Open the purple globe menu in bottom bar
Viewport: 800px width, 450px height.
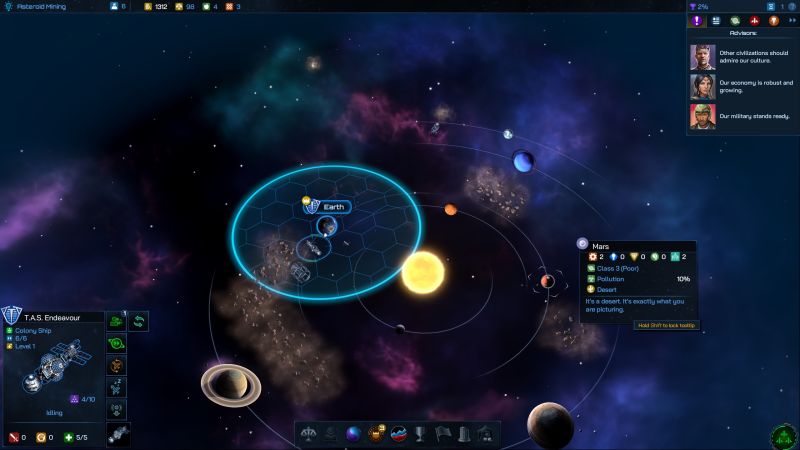pos(353,434)
